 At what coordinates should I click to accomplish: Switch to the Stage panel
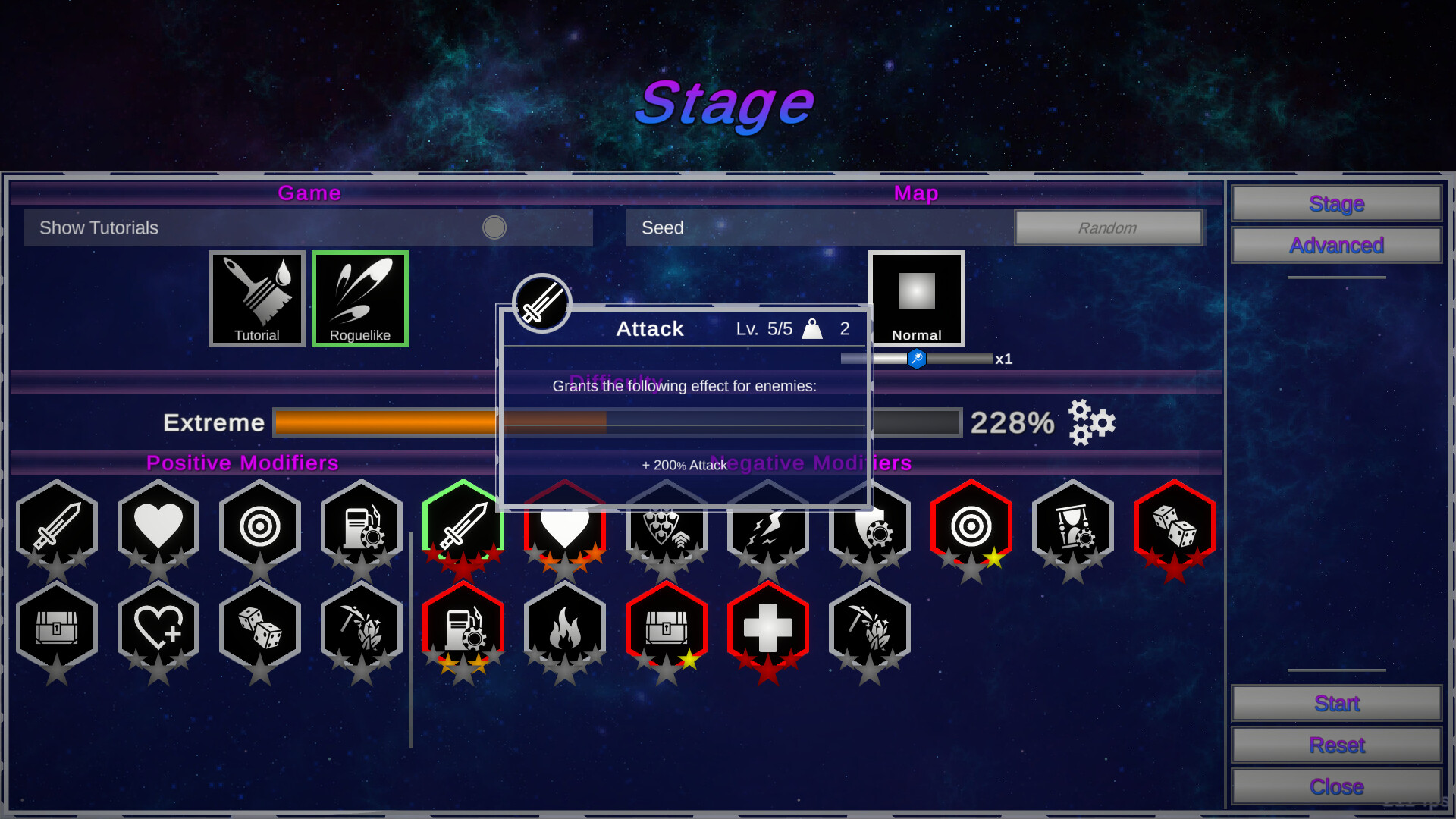pyautogui.click(x=1335, y=203)
